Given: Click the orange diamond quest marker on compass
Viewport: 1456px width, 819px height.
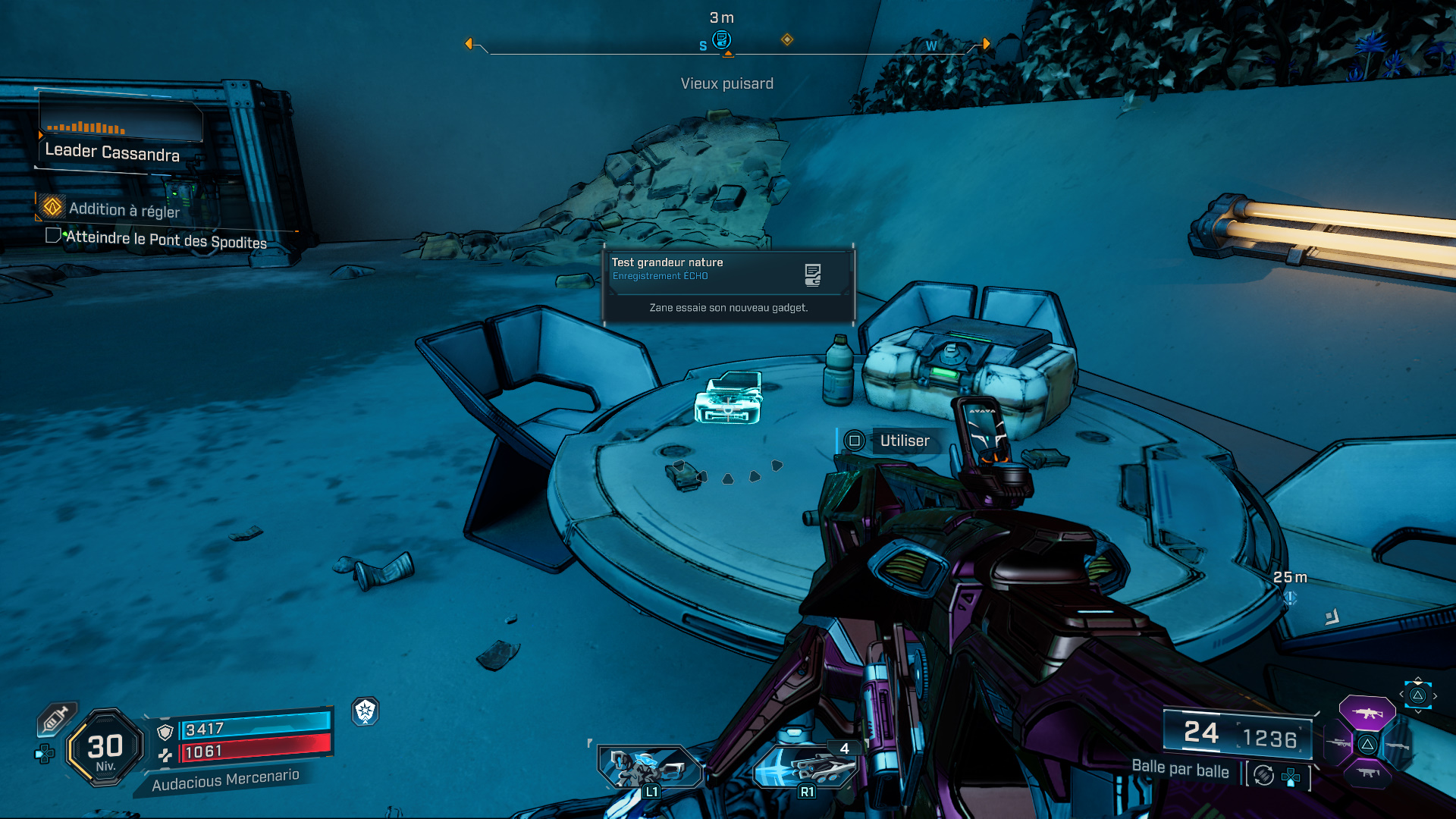Looking at the screenshot, I should [x=787, y=39].
